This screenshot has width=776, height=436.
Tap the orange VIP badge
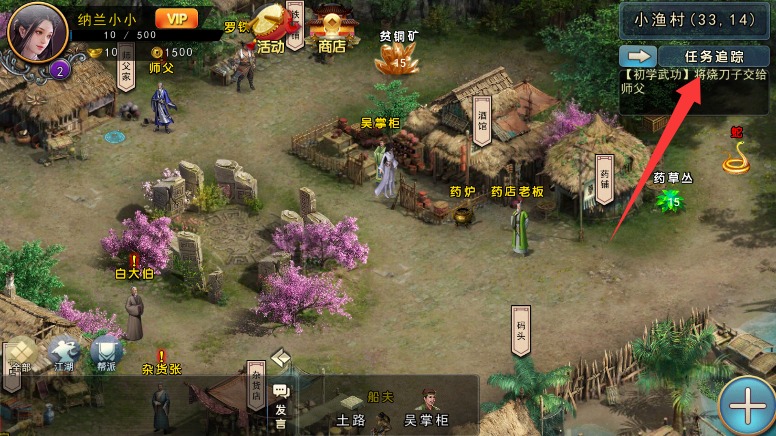tap(176, 17)
